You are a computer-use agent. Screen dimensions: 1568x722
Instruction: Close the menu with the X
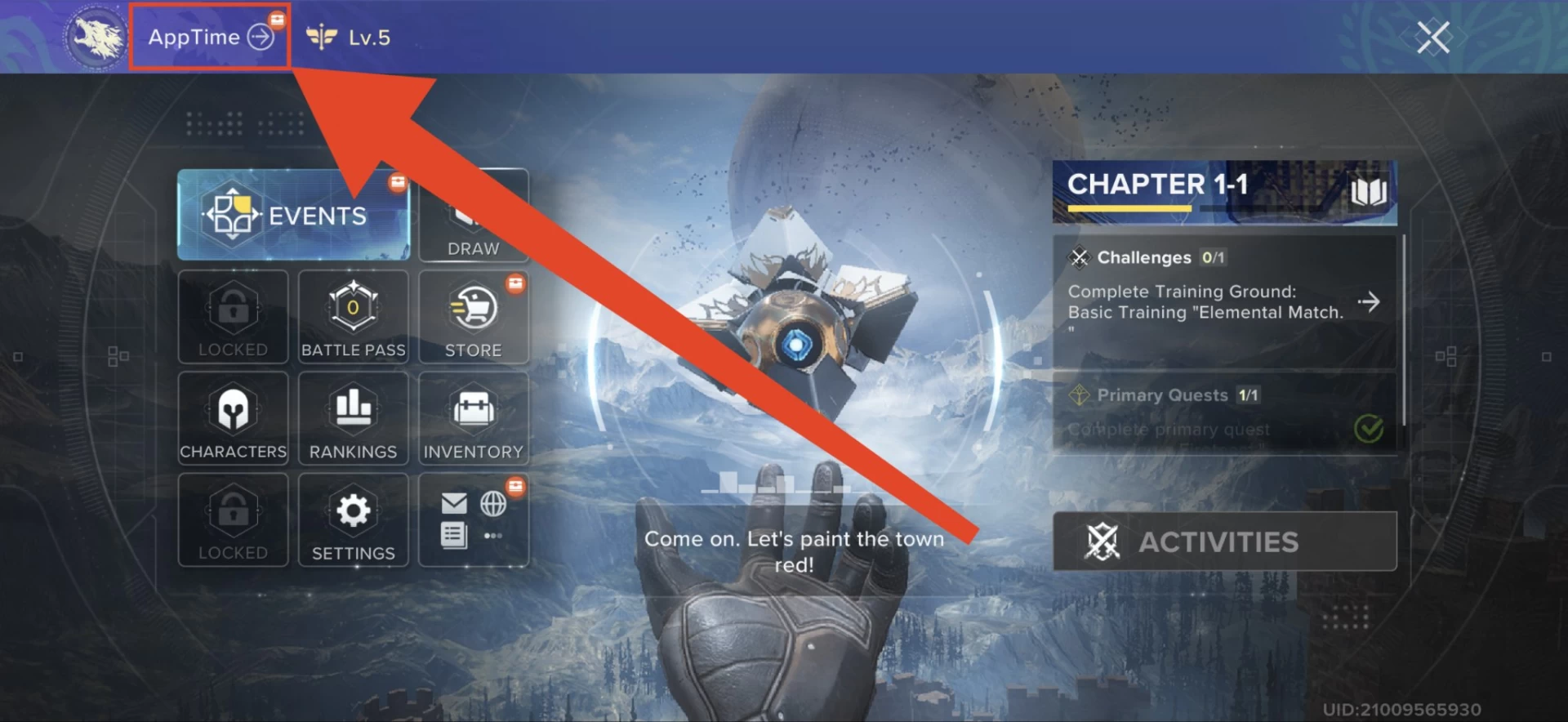(x=1432, y=38)
